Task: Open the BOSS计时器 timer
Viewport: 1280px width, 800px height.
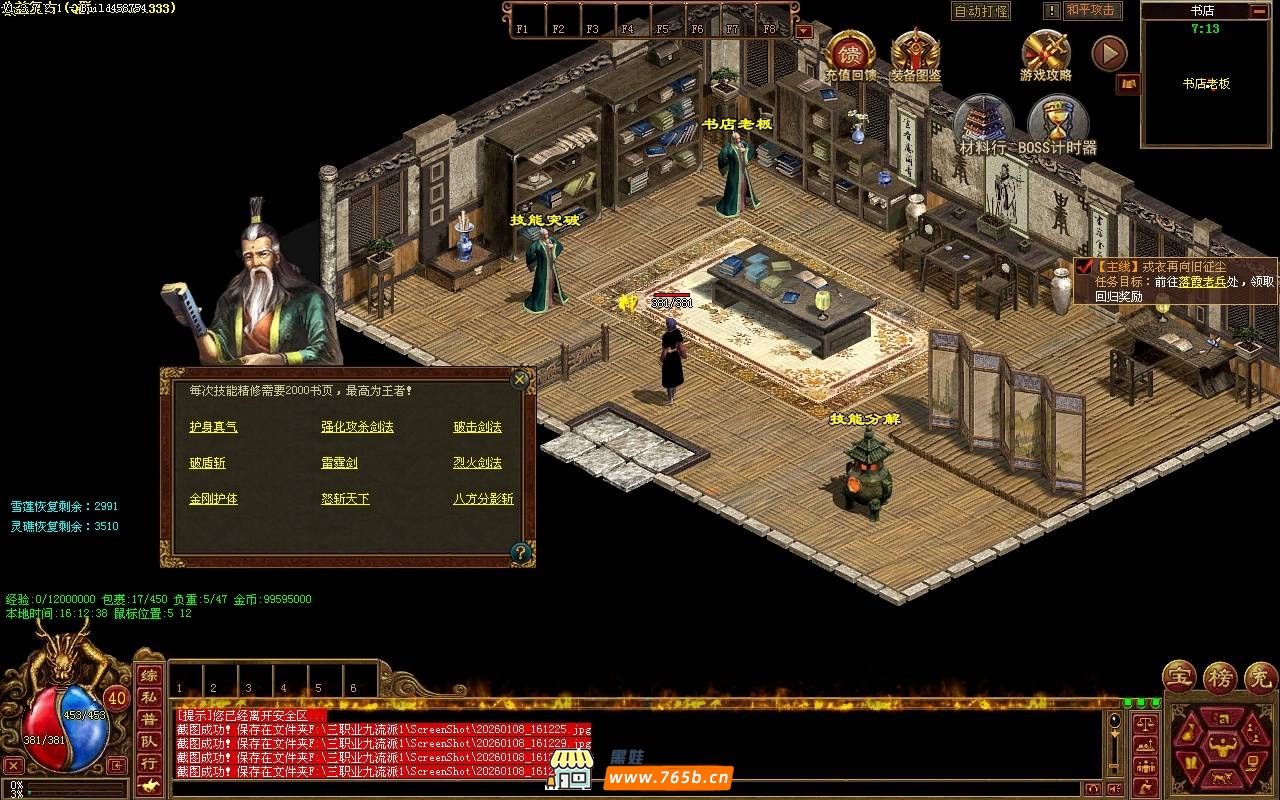Action: coord(1057,126)
